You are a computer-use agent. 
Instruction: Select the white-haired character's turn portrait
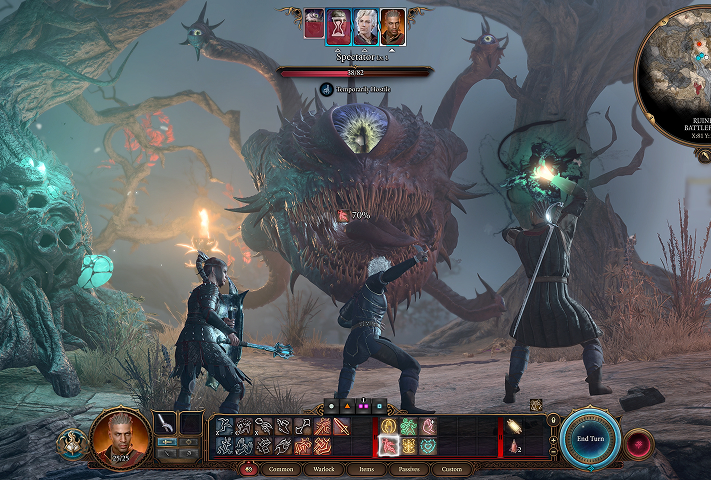[367, 24]
